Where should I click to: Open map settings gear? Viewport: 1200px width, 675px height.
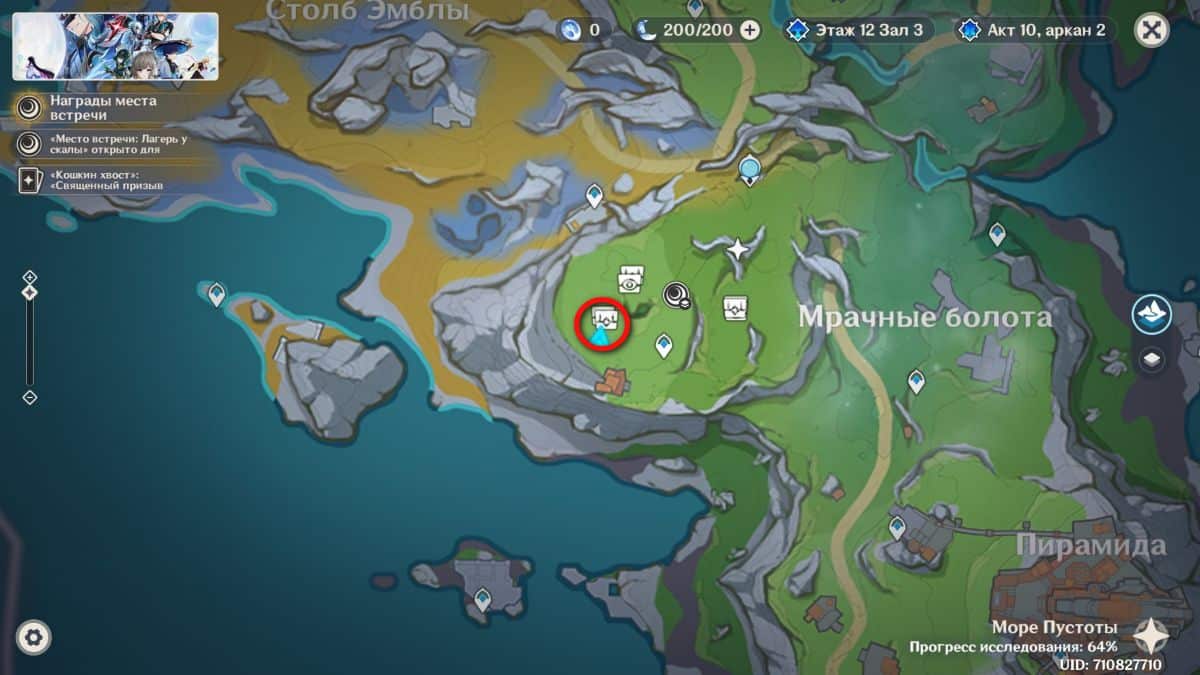click(33, 637)
